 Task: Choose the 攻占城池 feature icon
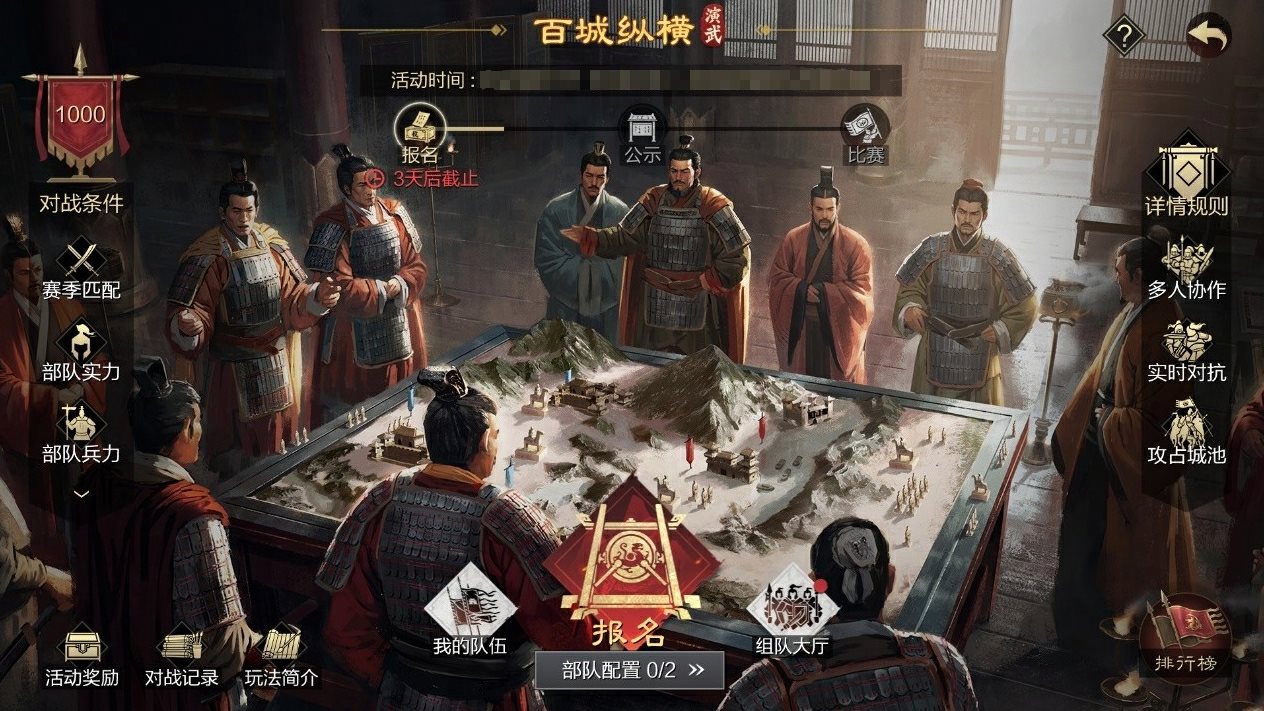tap(1187, 432)
